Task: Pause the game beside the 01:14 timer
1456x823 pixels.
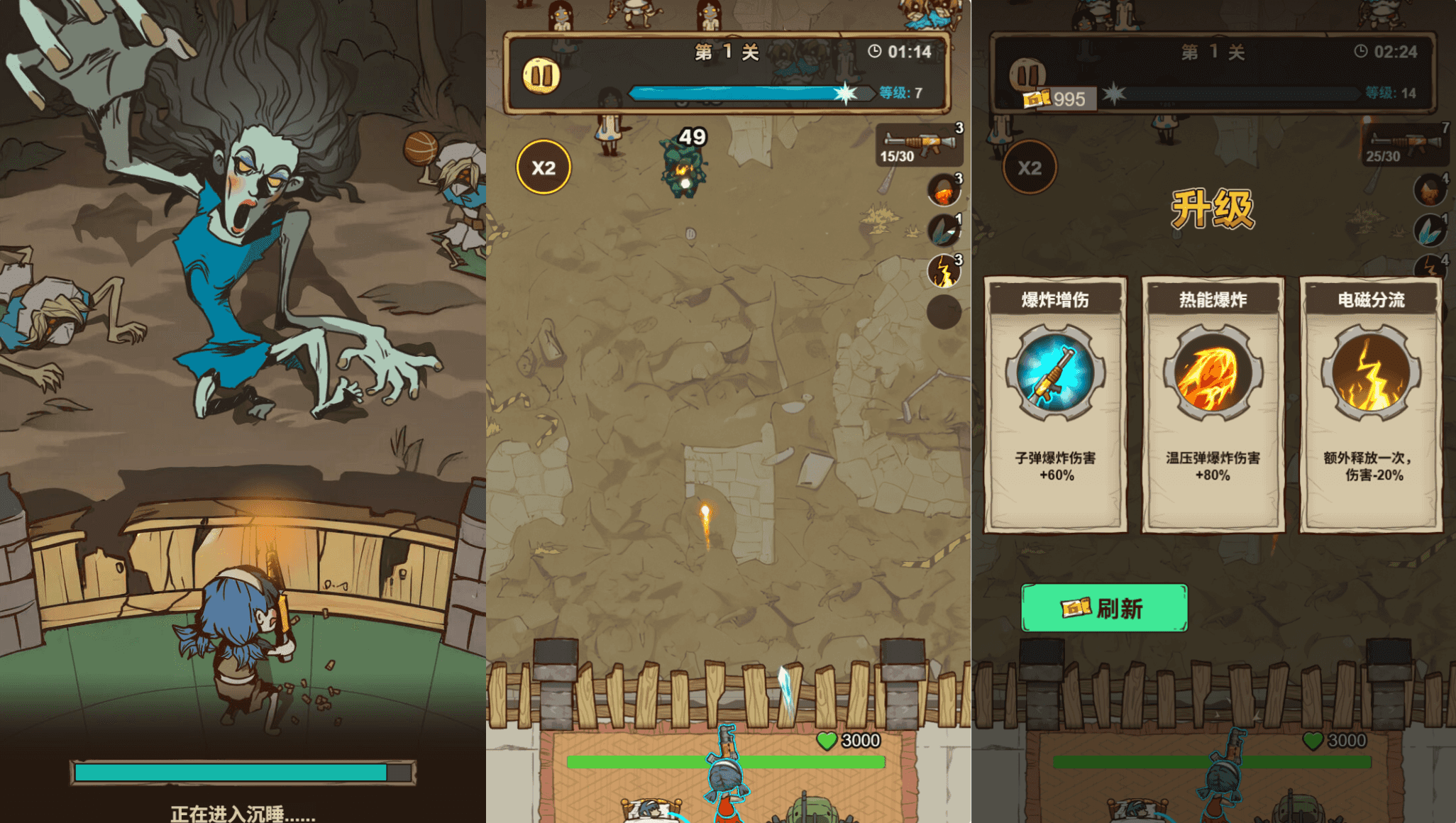Action: [541, 76]
